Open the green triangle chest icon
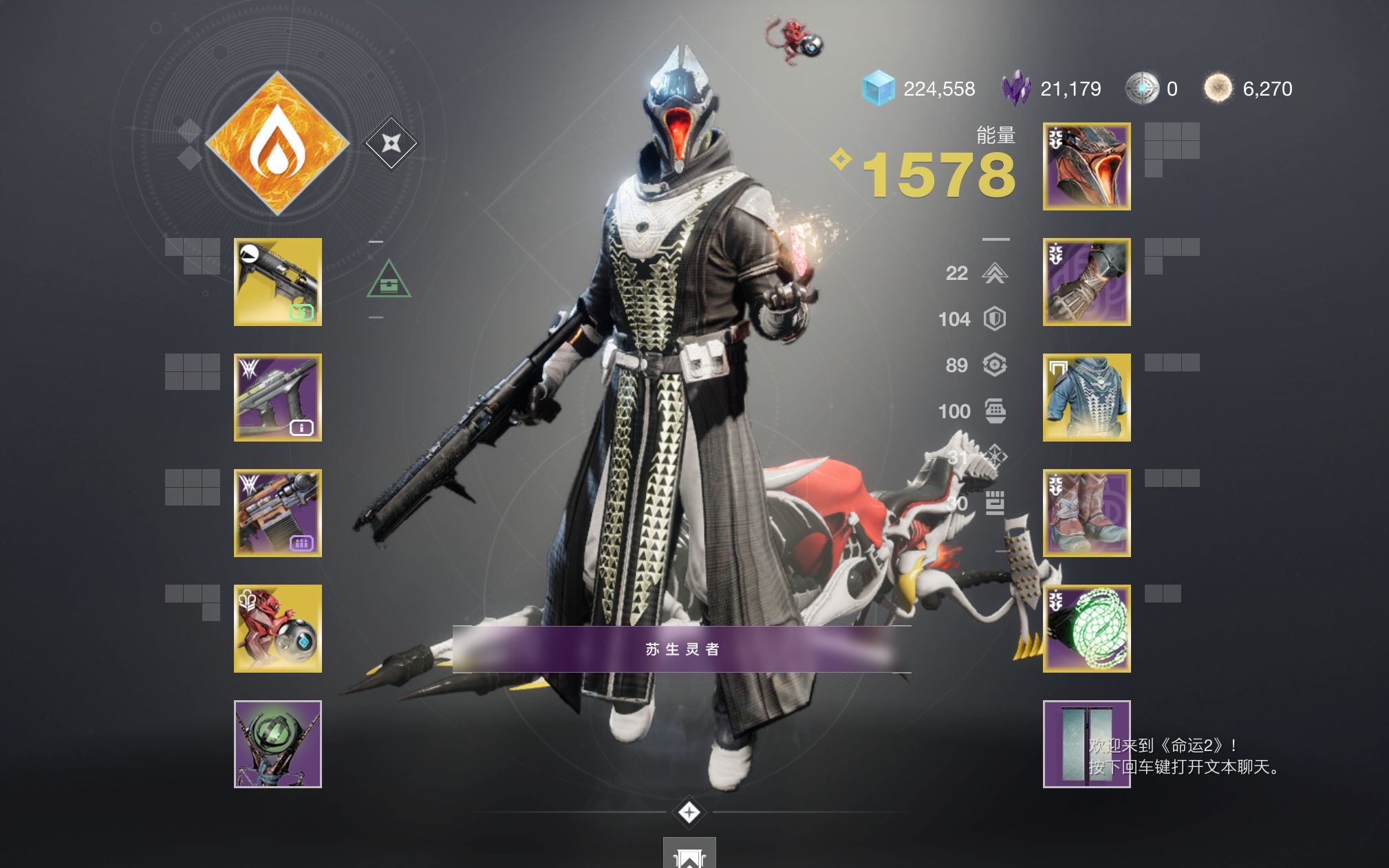The height and width of the screenshot is (868, 1389). (389, 280)
